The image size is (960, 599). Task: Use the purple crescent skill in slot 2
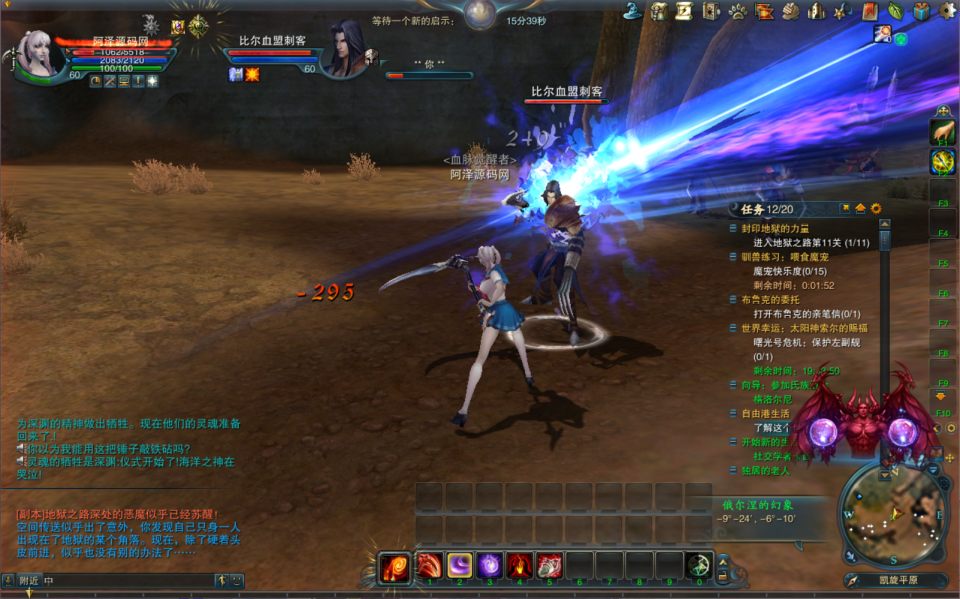460,566
